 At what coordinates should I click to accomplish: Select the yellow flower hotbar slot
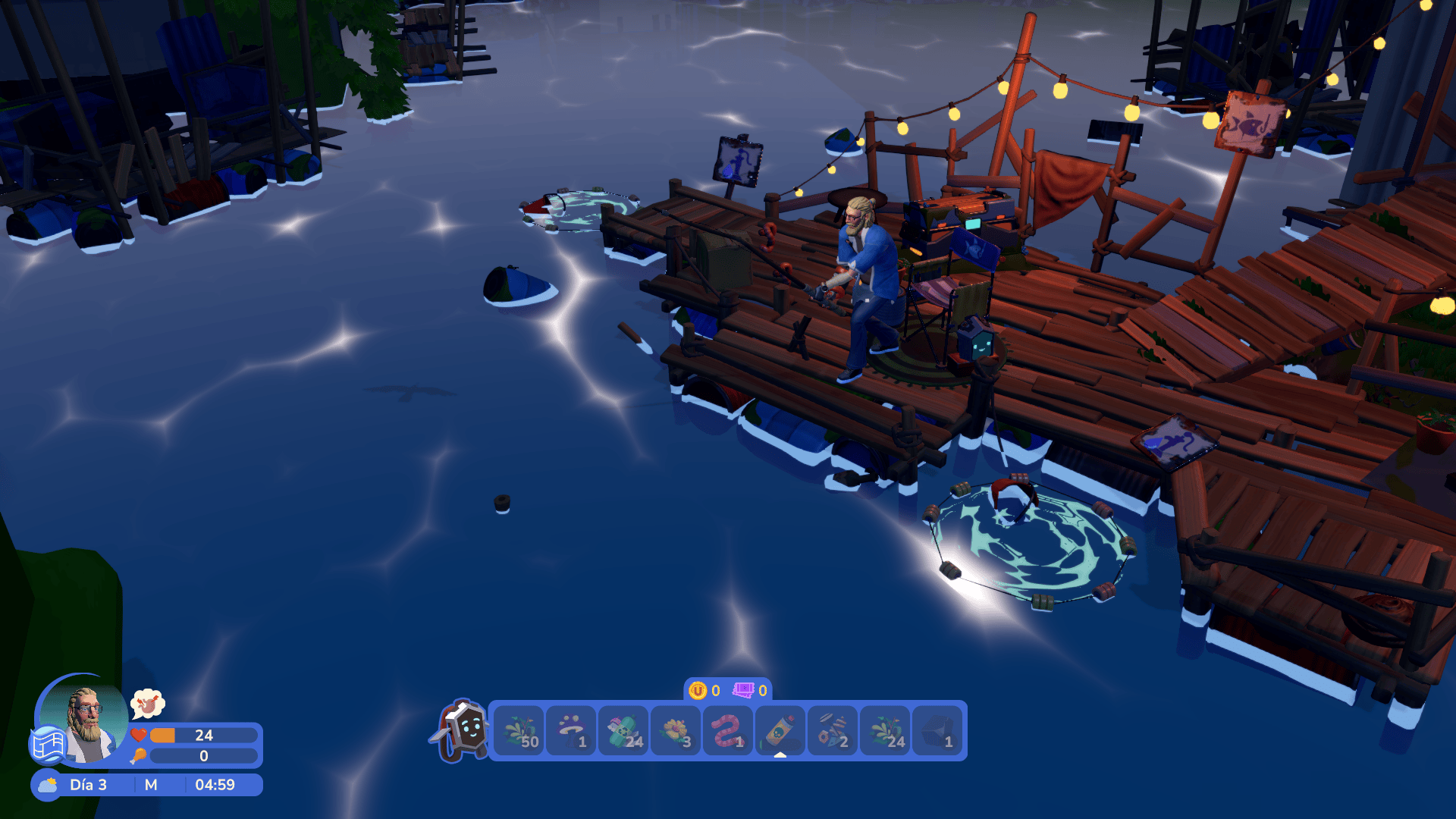(x=676, y=731)
